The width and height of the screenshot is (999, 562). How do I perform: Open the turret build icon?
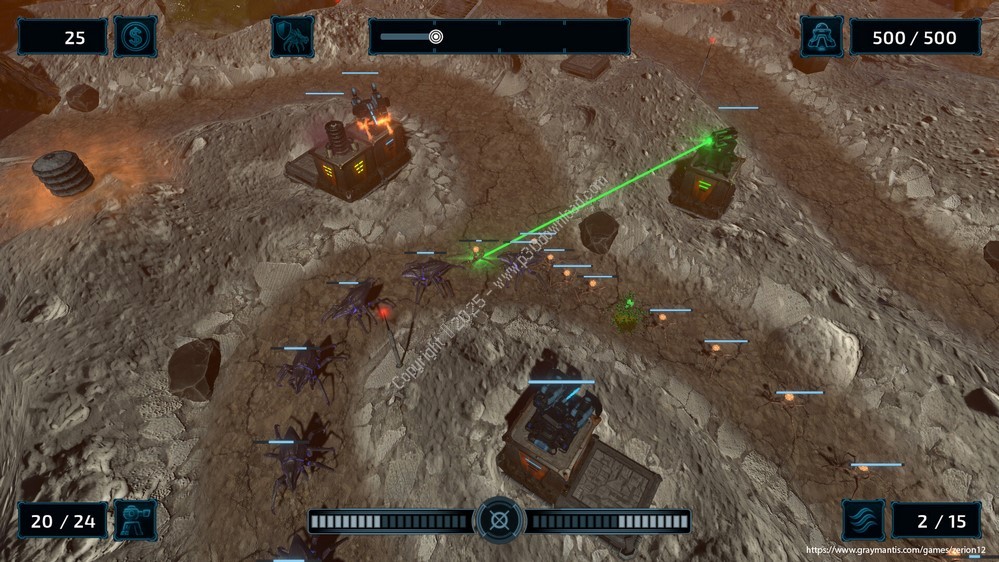tap(135, 520)
